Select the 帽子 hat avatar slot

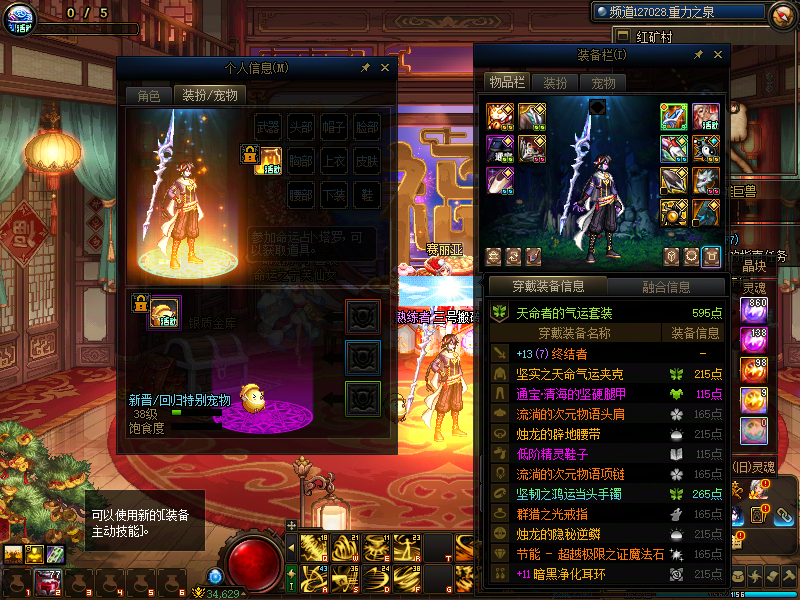pos(334,127)
